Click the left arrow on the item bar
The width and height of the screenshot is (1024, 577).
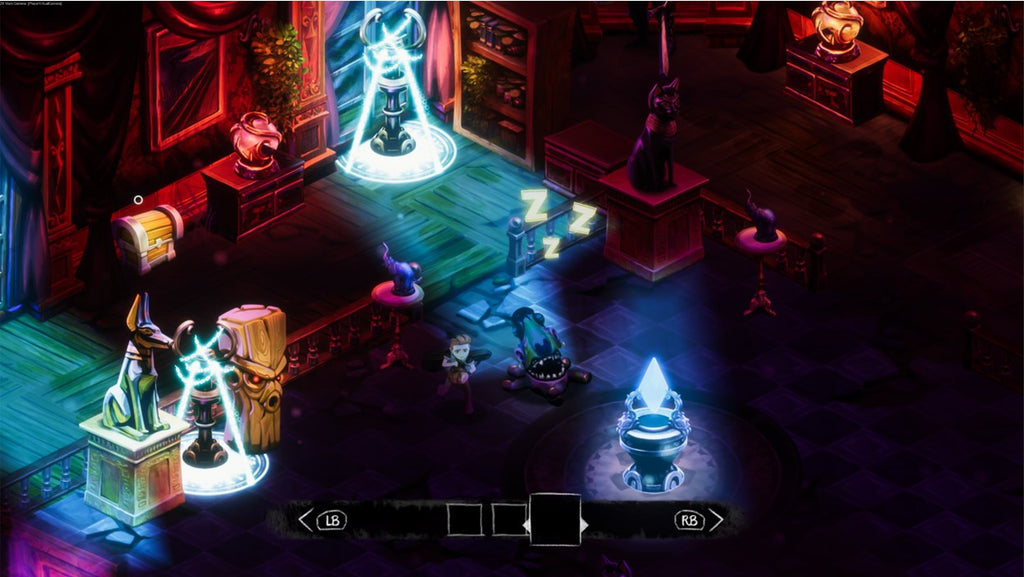tap(306, 520)
